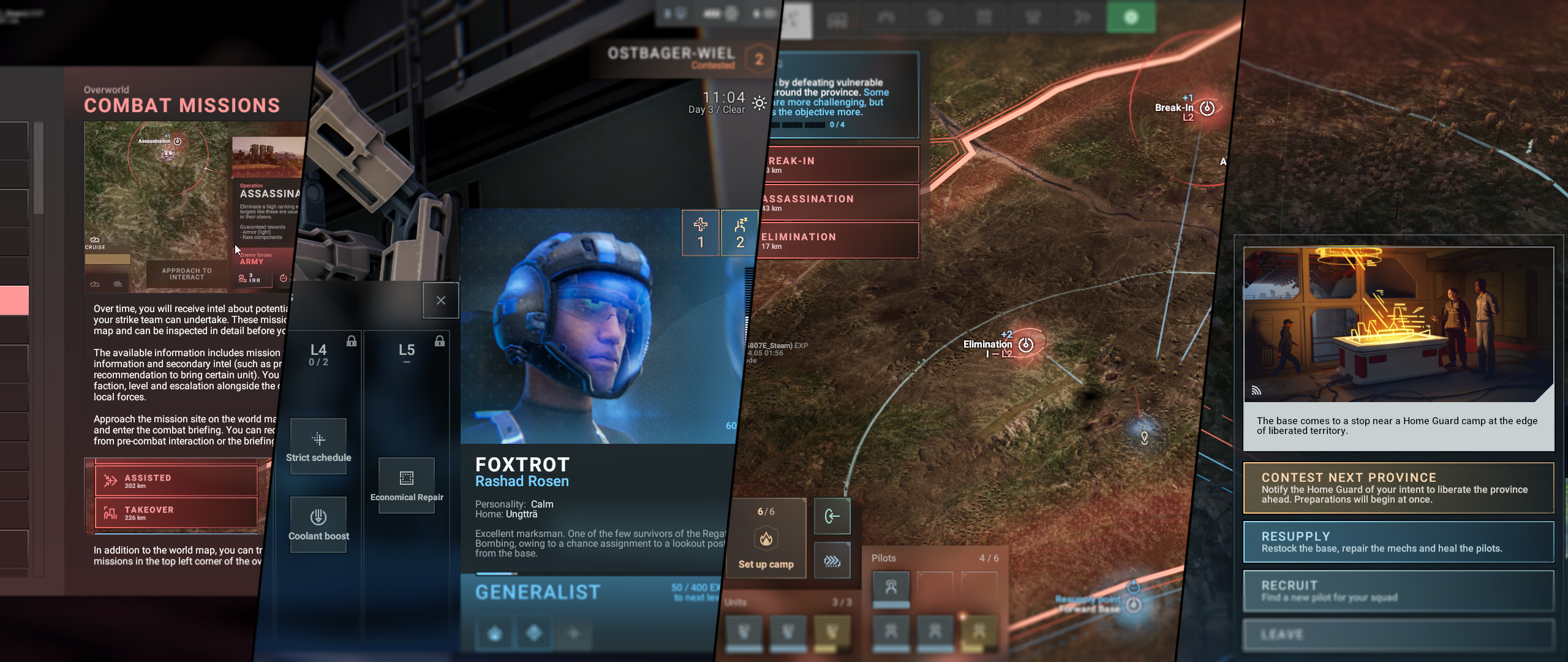The image size is (1568, 662).
Task: Click the Break-In map marker
Action: tap(1207, 108)
